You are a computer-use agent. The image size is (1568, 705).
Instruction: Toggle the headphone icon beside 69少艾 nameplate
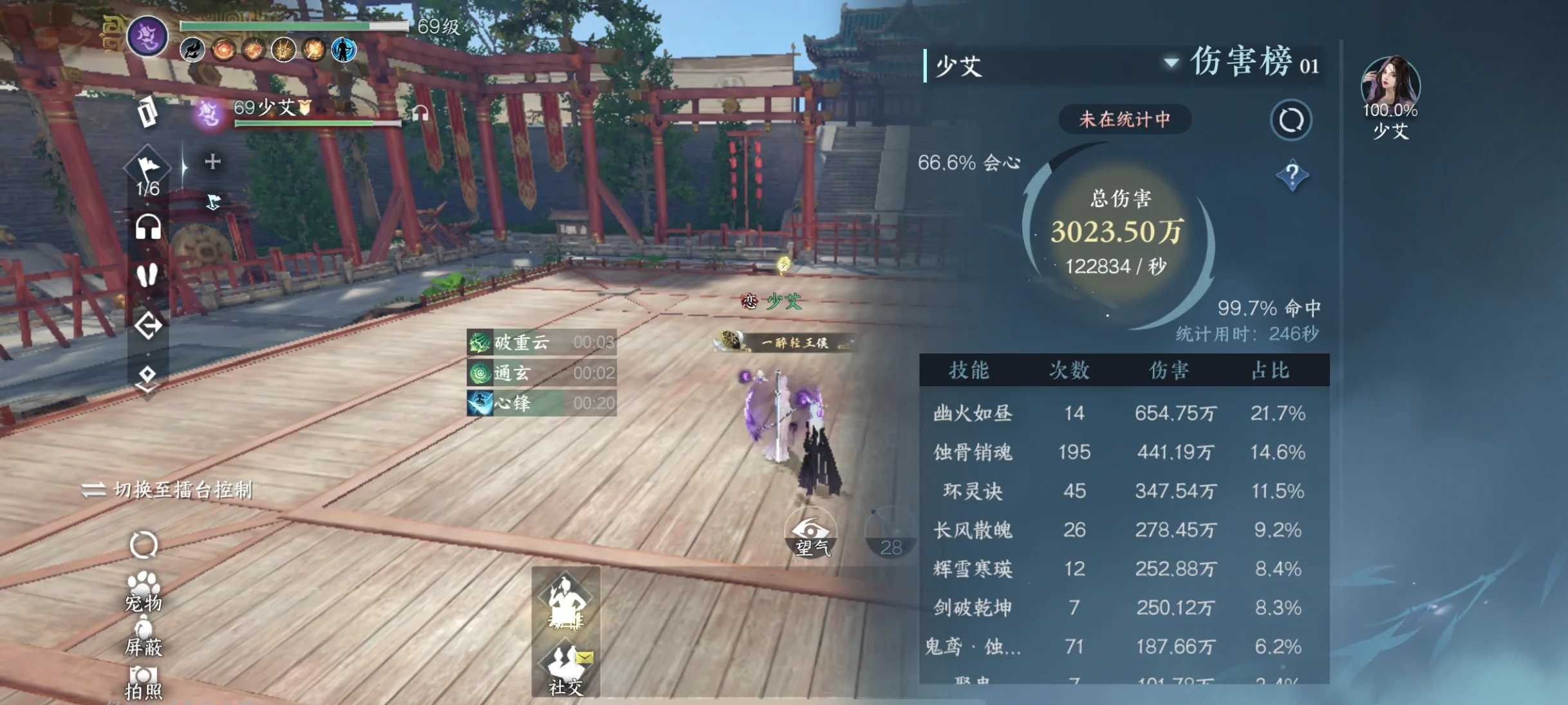422,113
